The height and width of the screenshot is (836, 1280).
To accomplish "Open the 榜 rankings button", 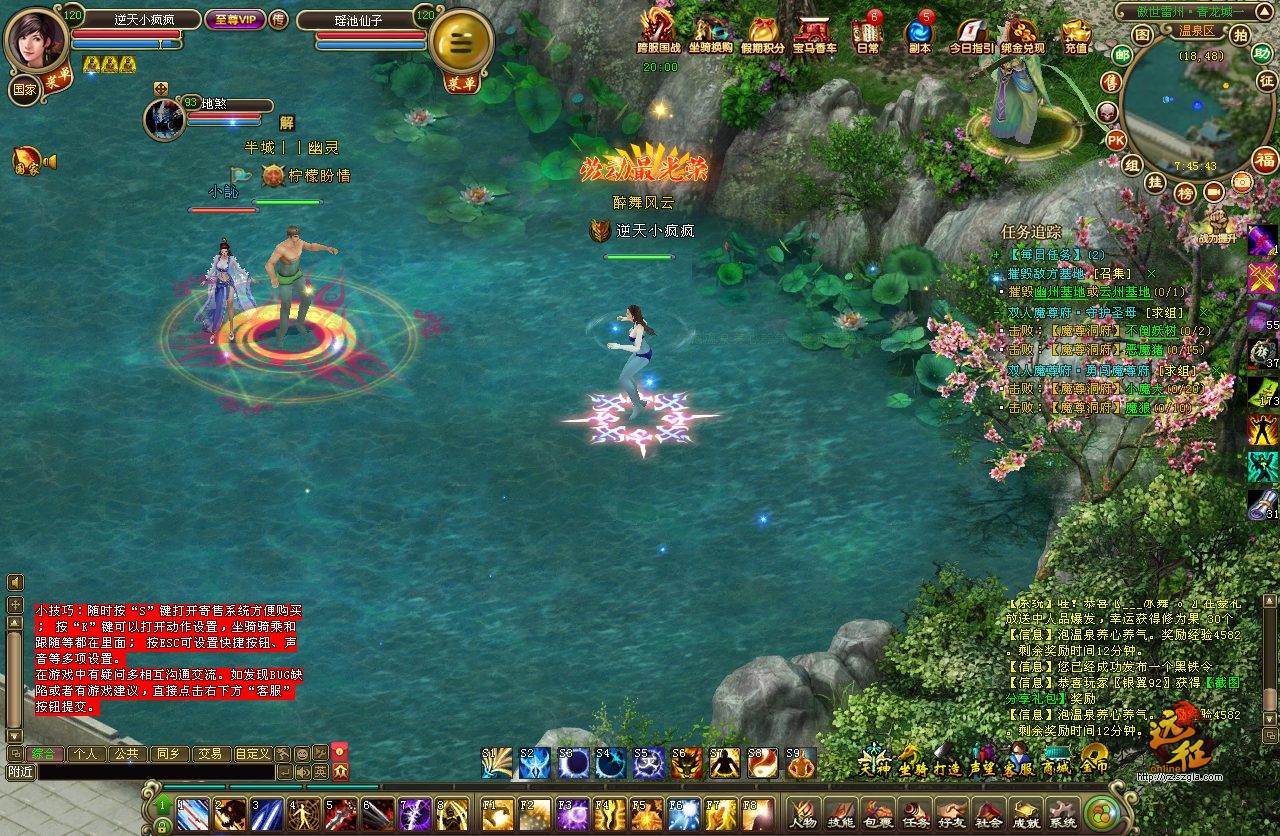I will 1185,192.
